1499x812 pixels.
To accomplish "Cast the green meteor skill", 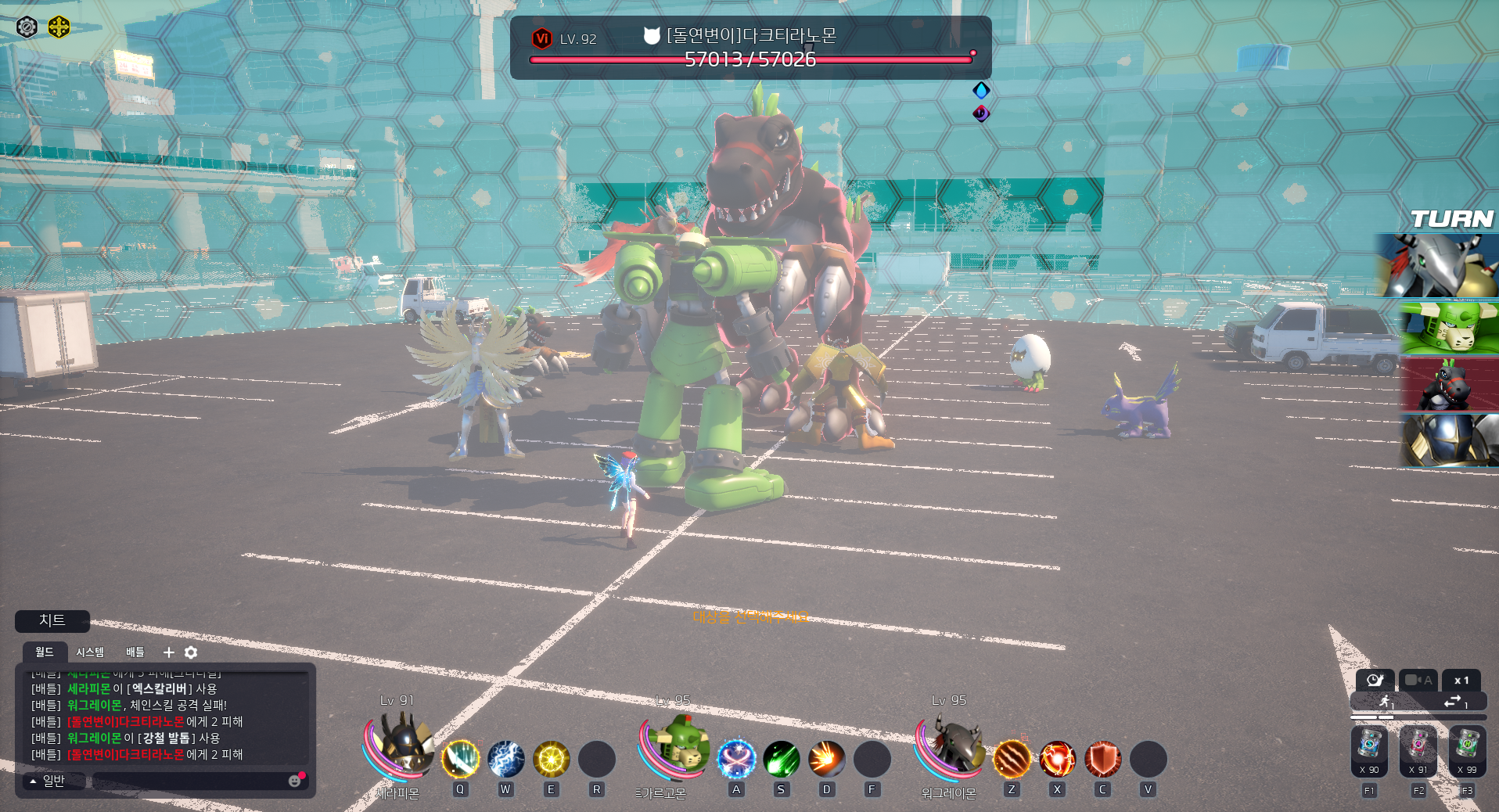I will pos(781,759).
